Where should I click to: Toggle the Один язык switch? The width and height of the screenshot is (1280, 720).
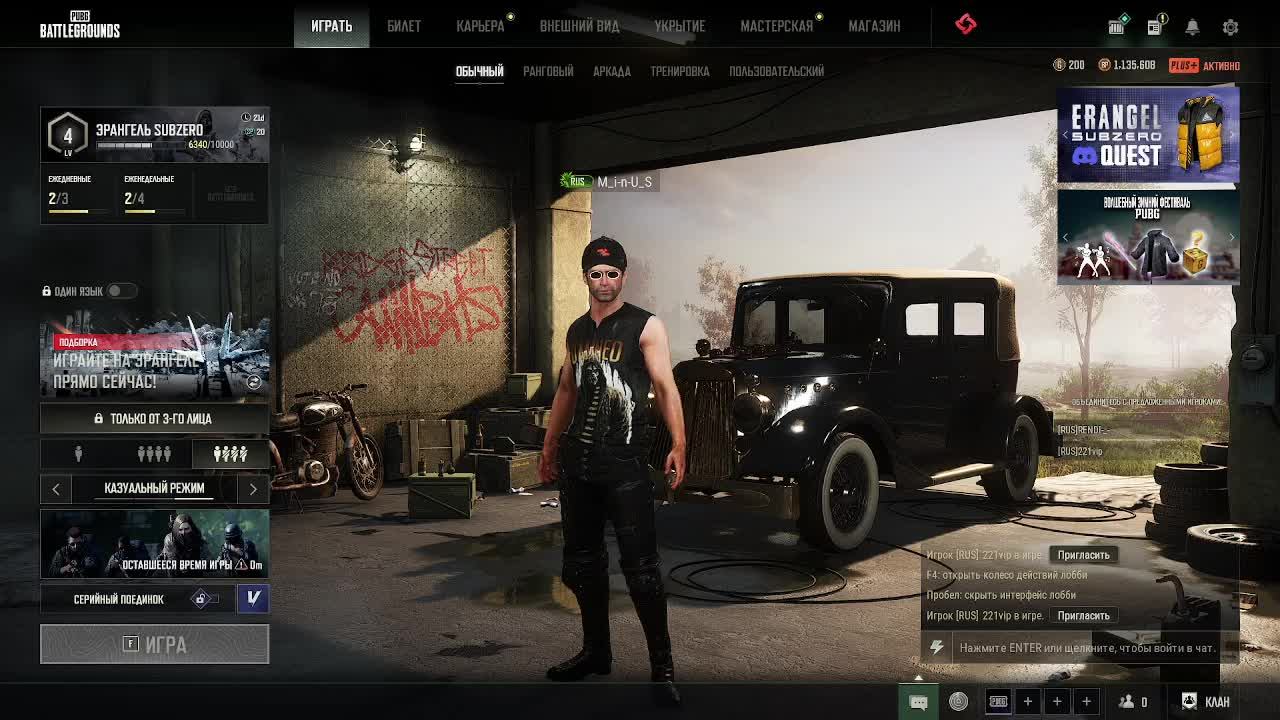[x=120, y=291]
